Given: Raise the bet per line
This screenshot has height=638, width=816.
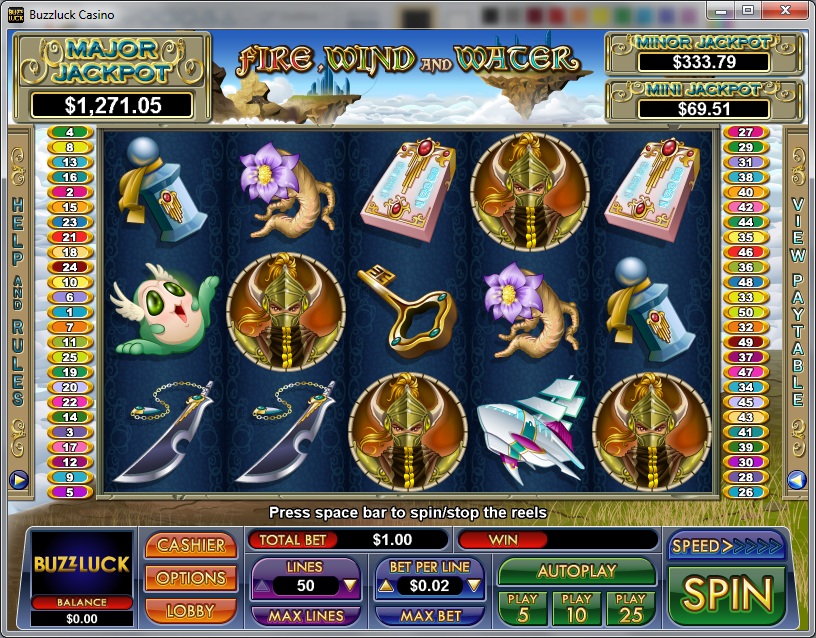Looking at the screenshot, I should pyautogui.click(x=386, y=586).
